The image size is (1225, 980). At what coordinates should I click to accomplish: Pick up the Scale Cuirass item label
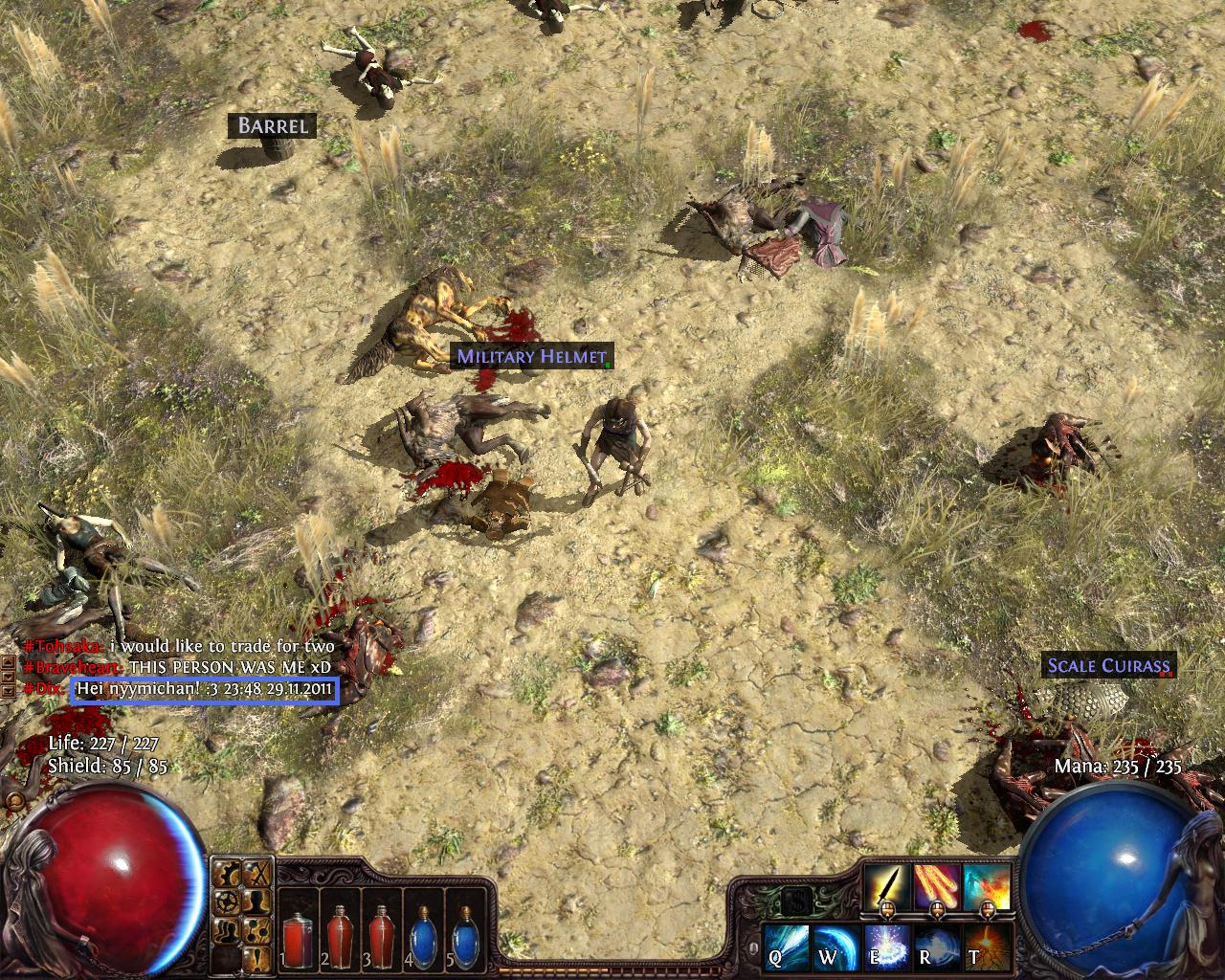[1108, 665]
